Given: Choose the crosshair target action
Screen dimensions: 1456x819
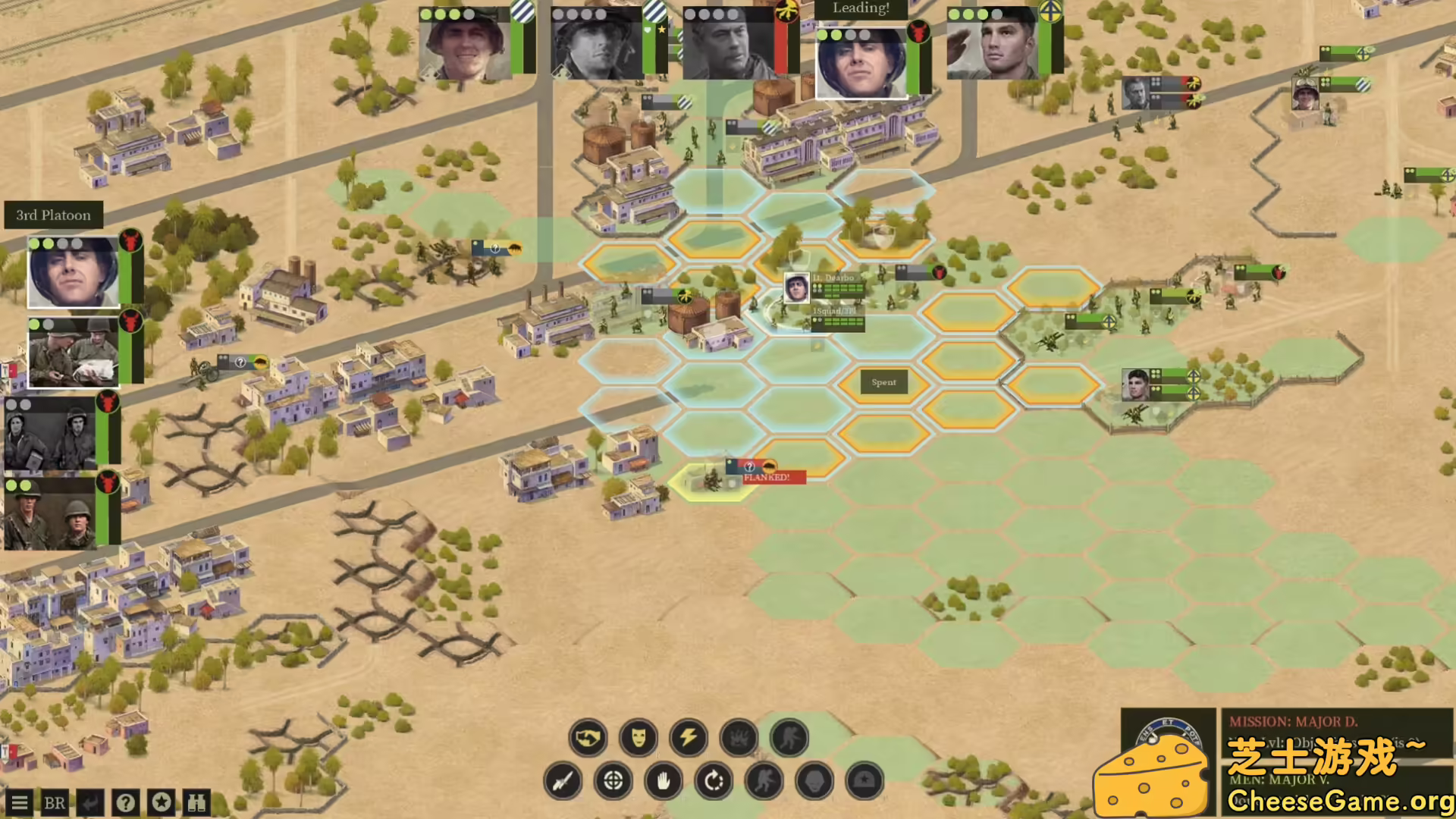Looking at the screenshot, I should click(613, 781).
